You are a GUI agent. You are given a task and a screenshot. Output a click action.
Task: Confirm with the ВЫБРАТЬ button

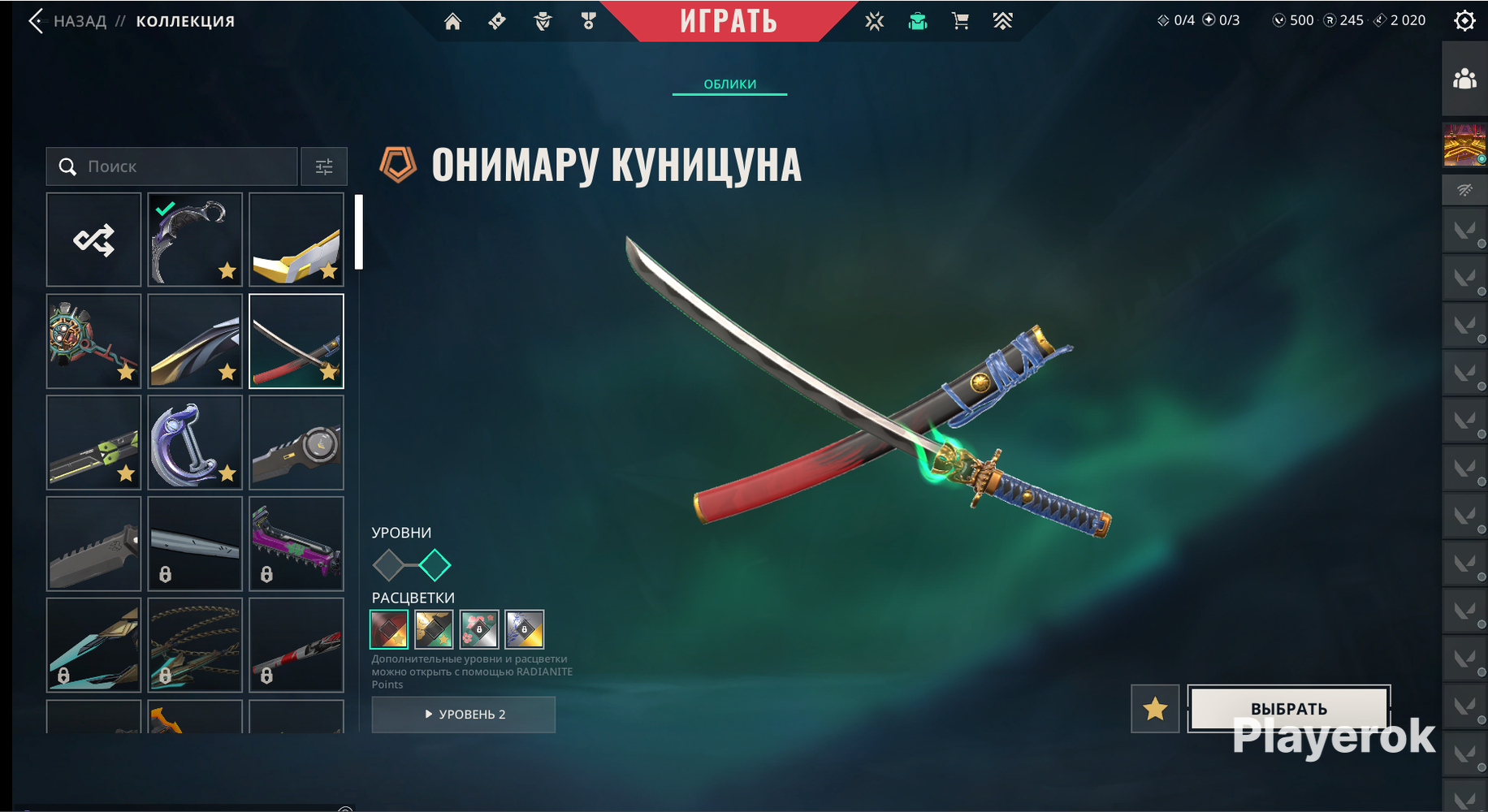[x=1288, y=708]
